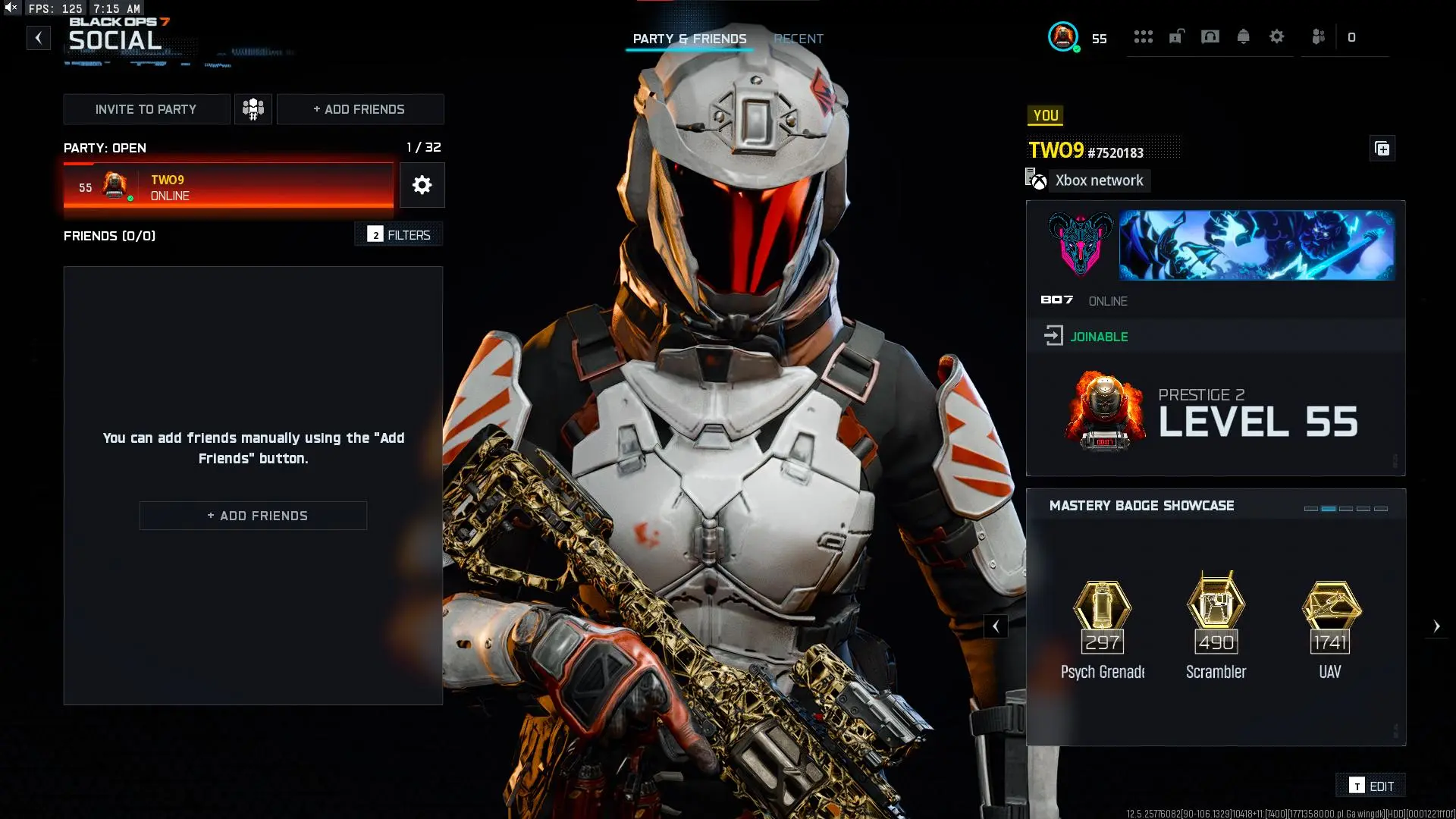Viewport: 1456px width, 819px height.
Task: Click the copy icon beside TWO9 player ID
Action: [x=1382, y=149]
